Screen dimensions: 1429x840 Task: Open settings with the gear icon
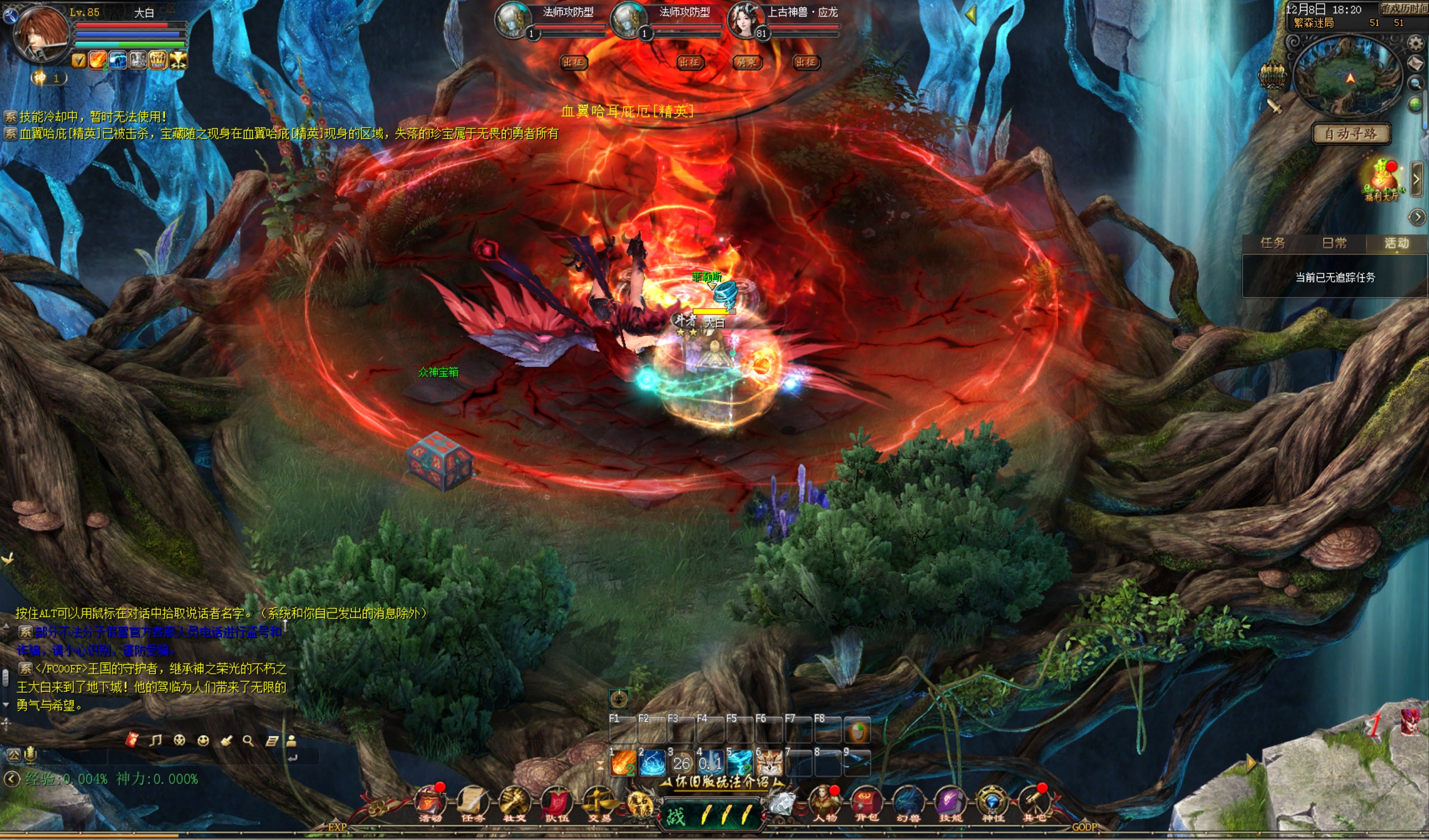tap(1416, 43)
